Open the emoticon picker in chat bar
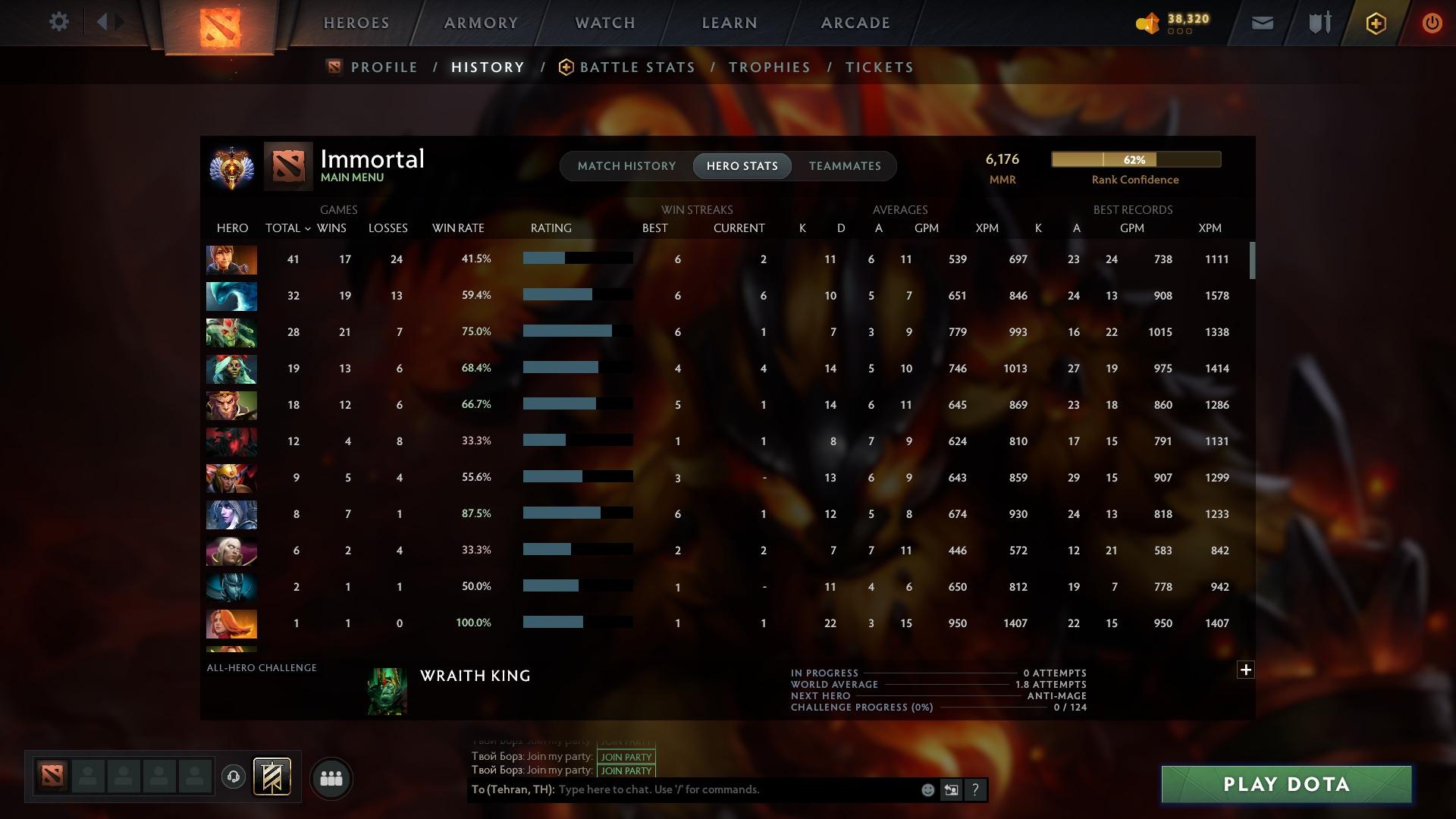Screen dimensions: 1456x819 point(927,789)
